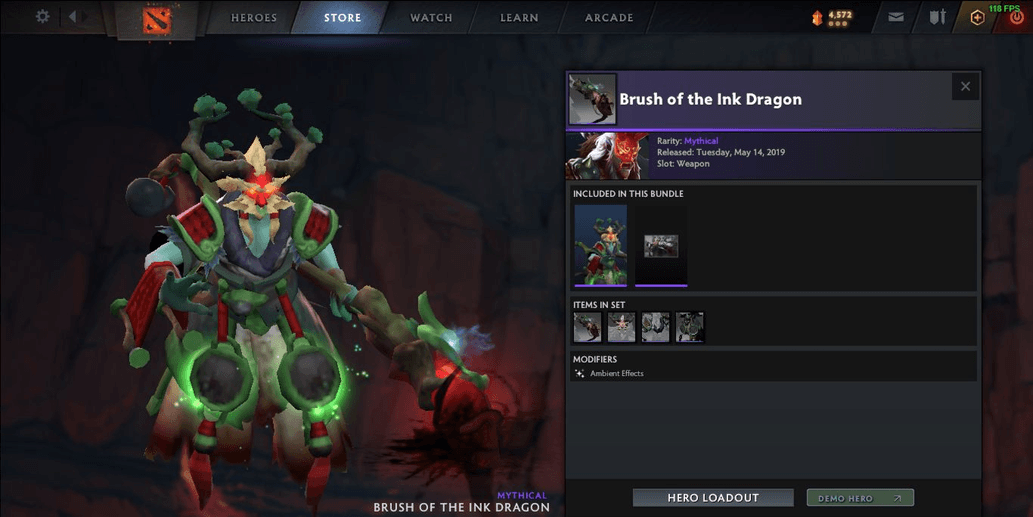This screenshot has height=517, width=1033.
Task: Click the gold Dota Plus icon
Action: (x=977, y=17)
